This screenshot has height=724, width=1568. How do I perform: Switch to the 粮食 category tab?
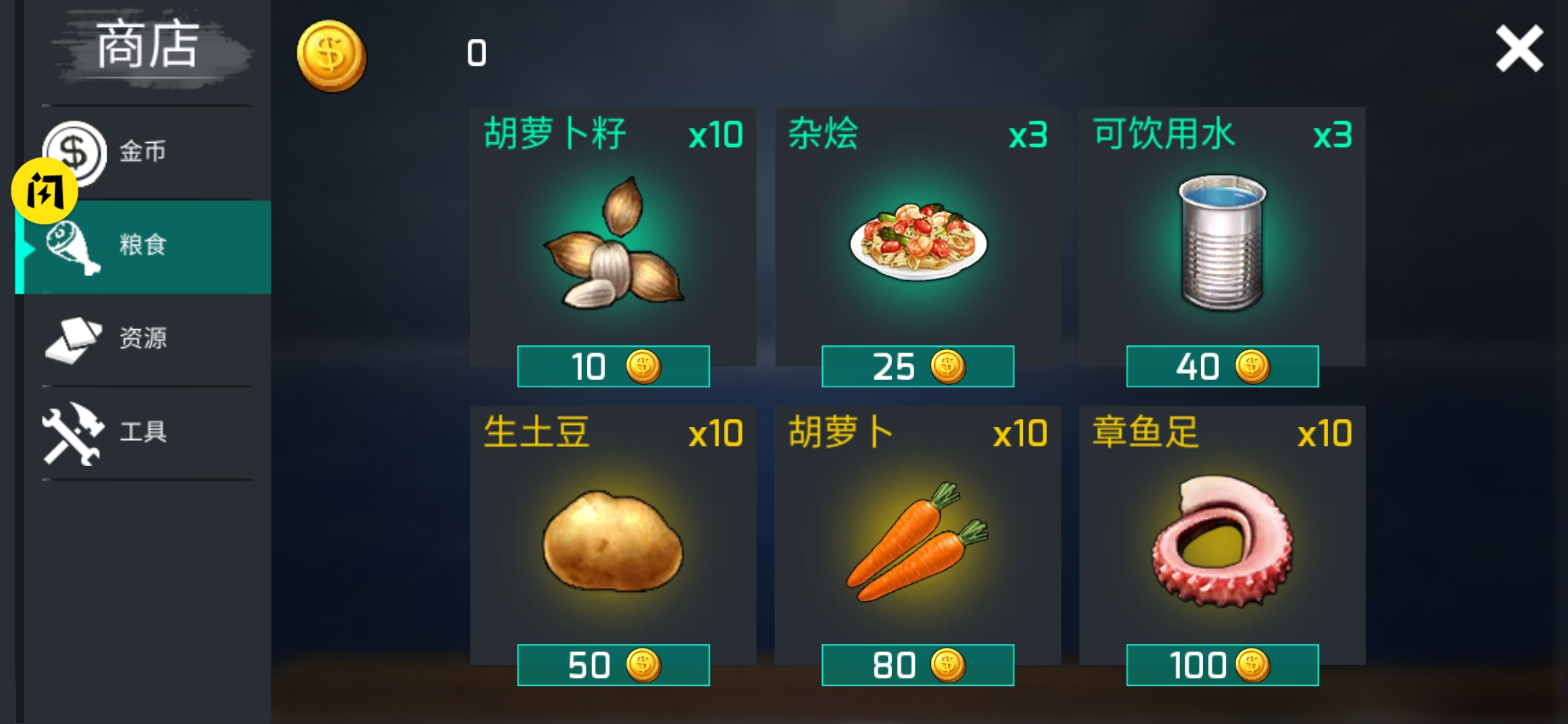[144, 247]
